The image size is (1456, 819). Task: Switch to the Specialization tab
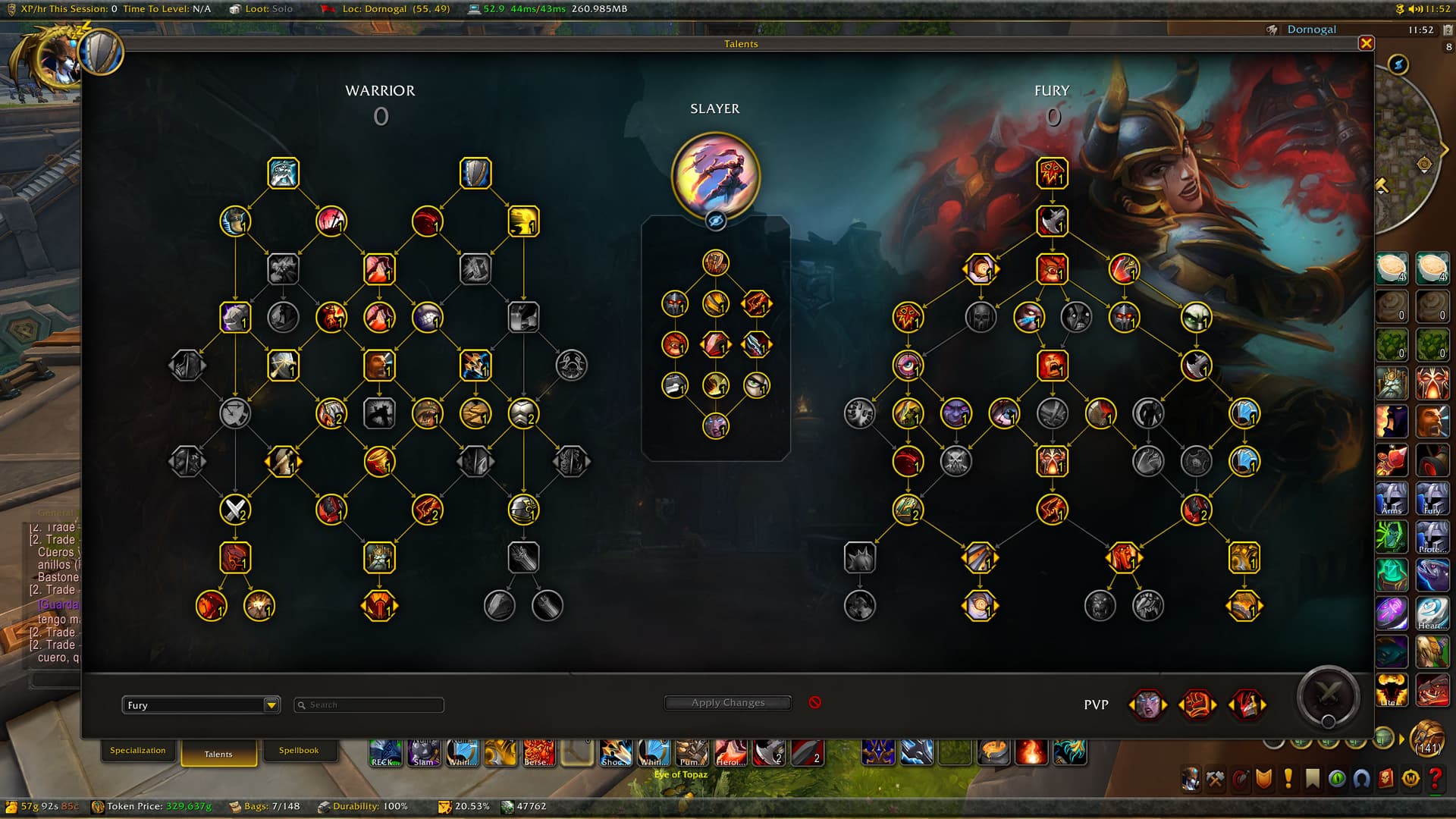137,750
